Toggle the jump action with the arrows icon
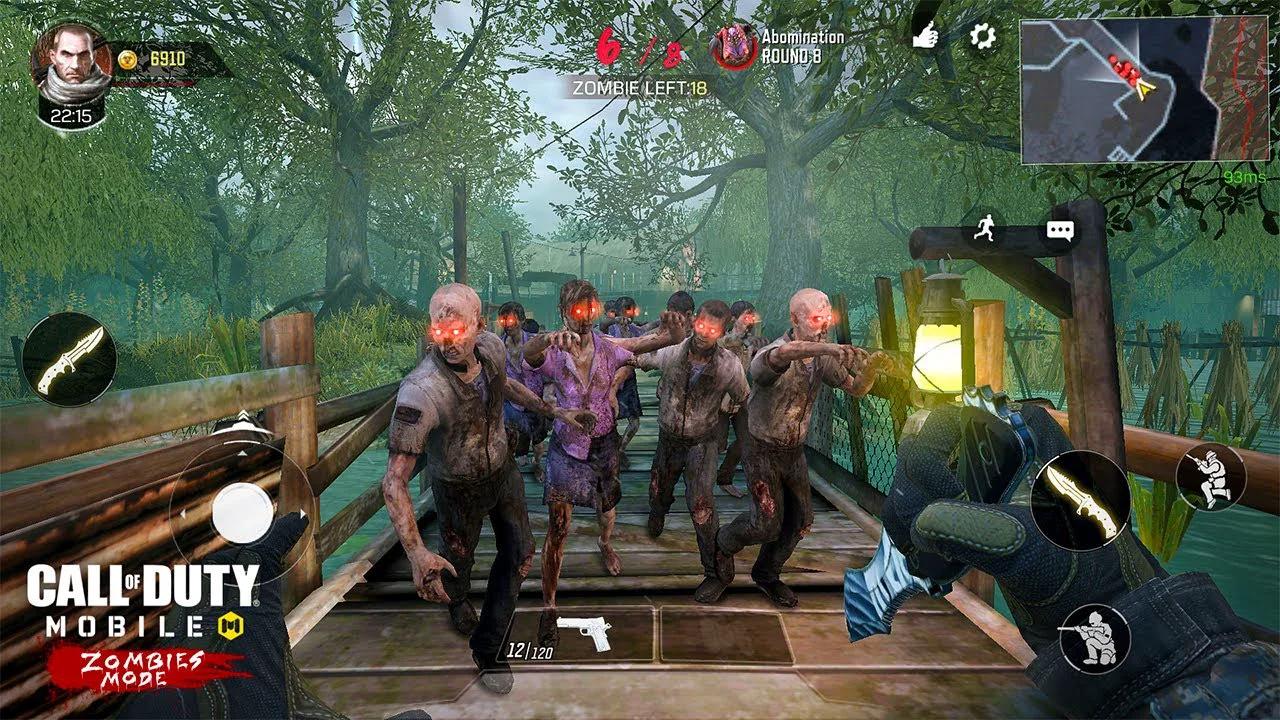The width and height of the screenshot is (1280, 720). [243, 414]
